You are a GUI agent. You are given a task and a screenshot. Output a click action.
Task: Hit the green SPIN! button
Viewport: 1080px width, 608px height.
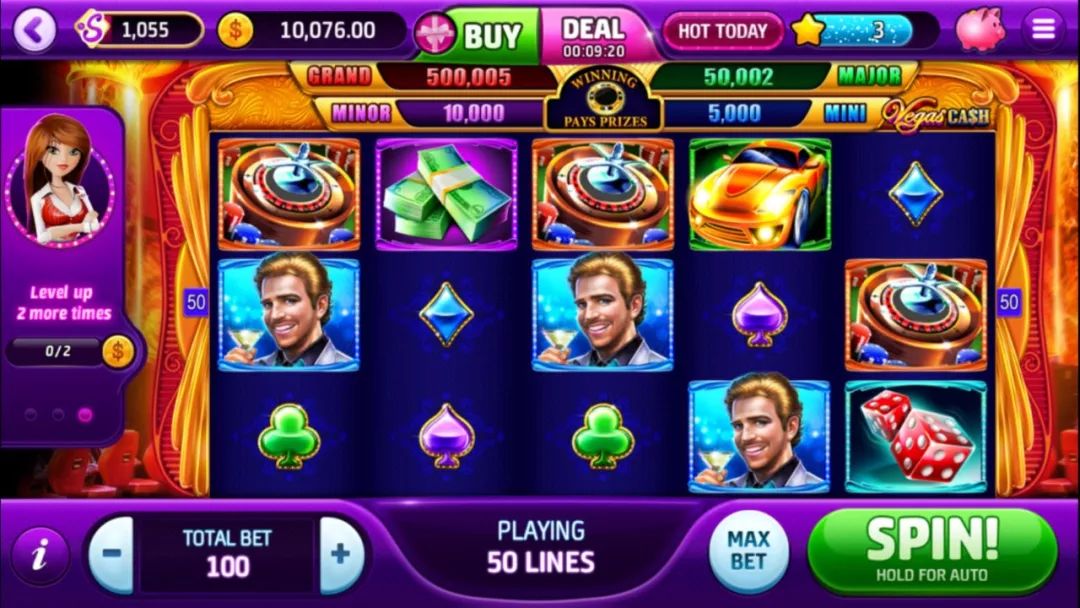click(x=931, y=550)
